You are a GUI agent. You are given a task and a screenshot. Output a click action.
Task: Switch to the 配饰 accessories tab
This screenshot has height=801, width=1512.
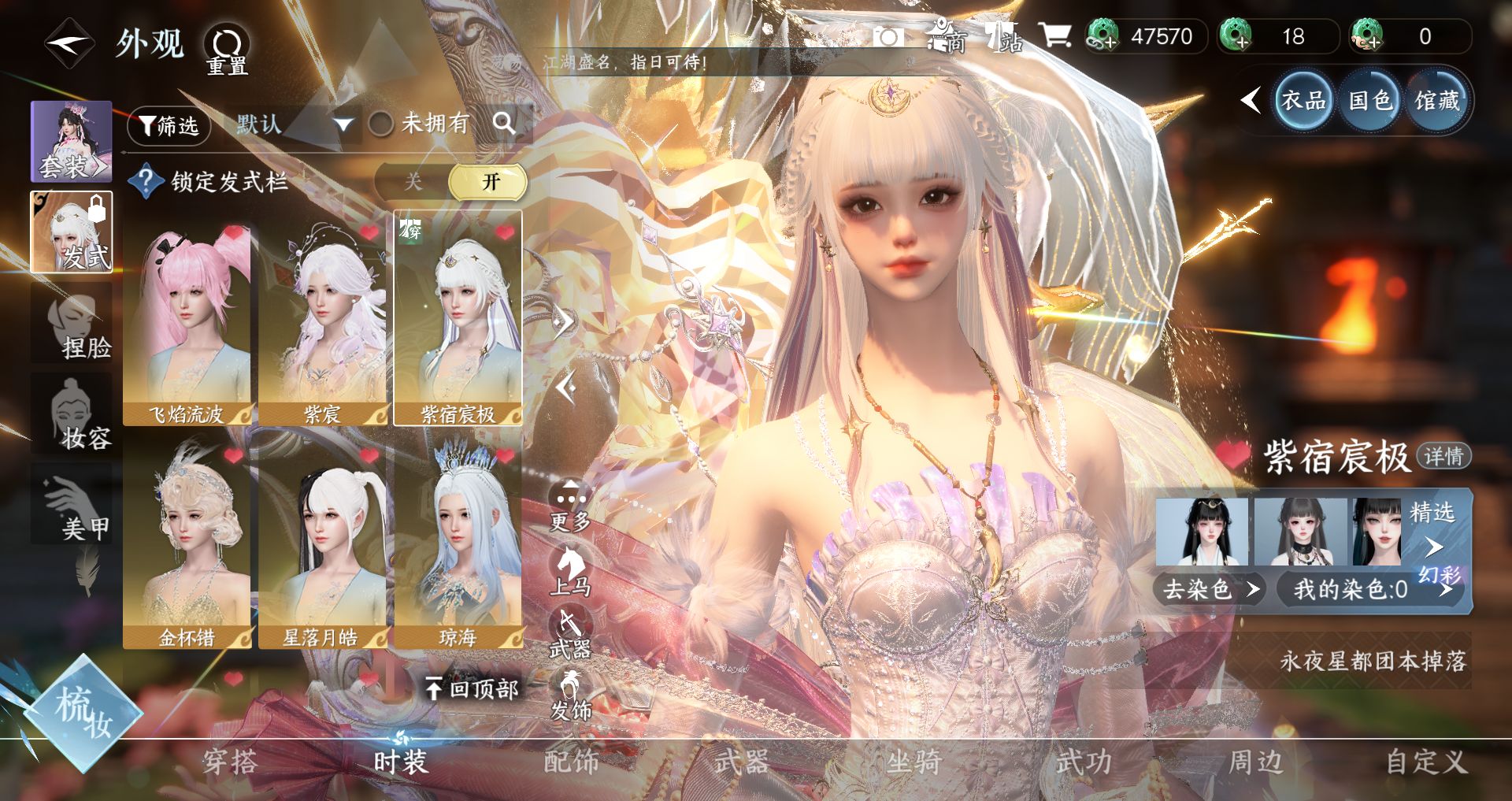coord(571,762)
